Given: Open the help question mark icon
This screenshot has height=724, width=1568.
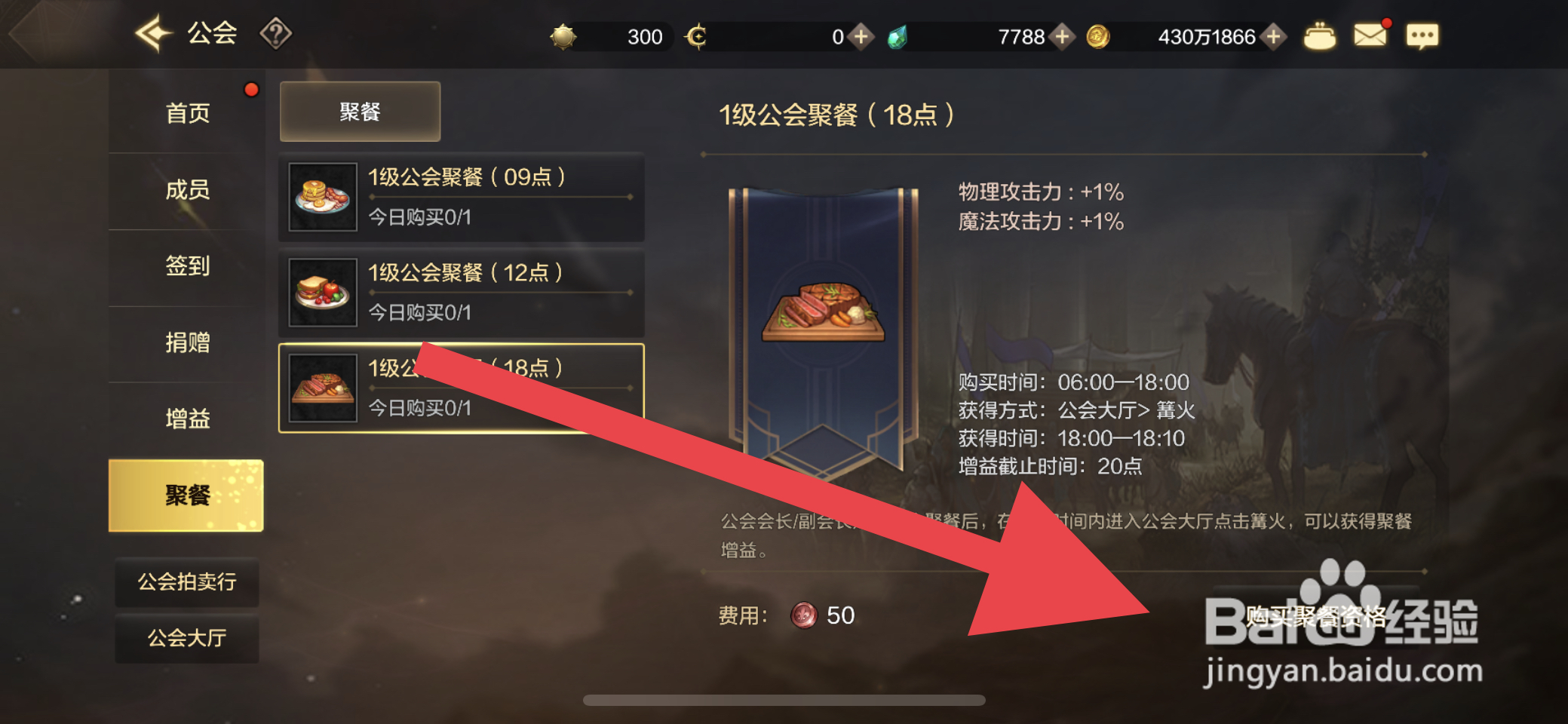Looking at the screenshot, I should [x=278, y=32].
